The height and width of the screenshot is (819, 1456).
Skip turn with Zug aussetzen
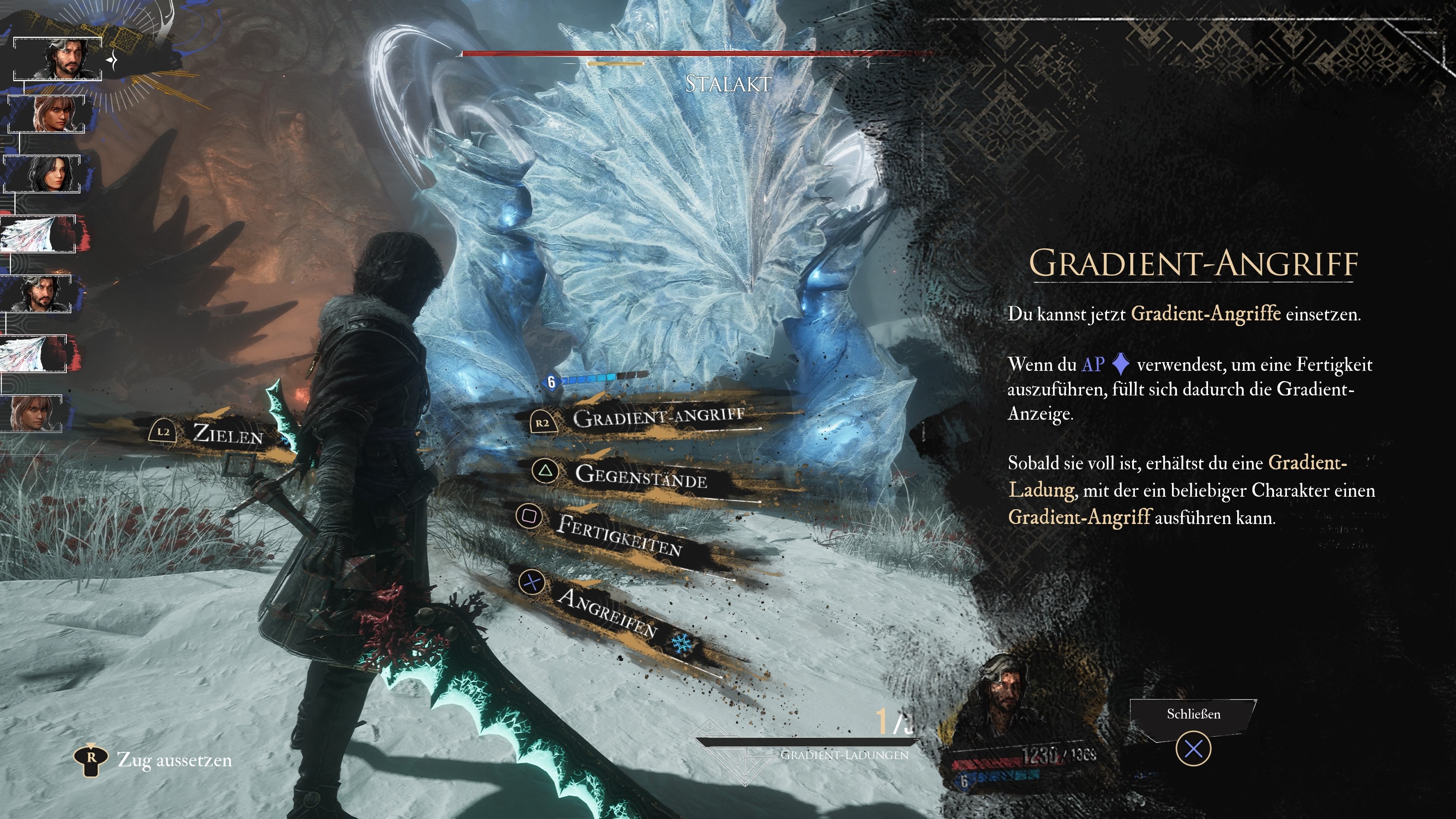tap(174, 759)
